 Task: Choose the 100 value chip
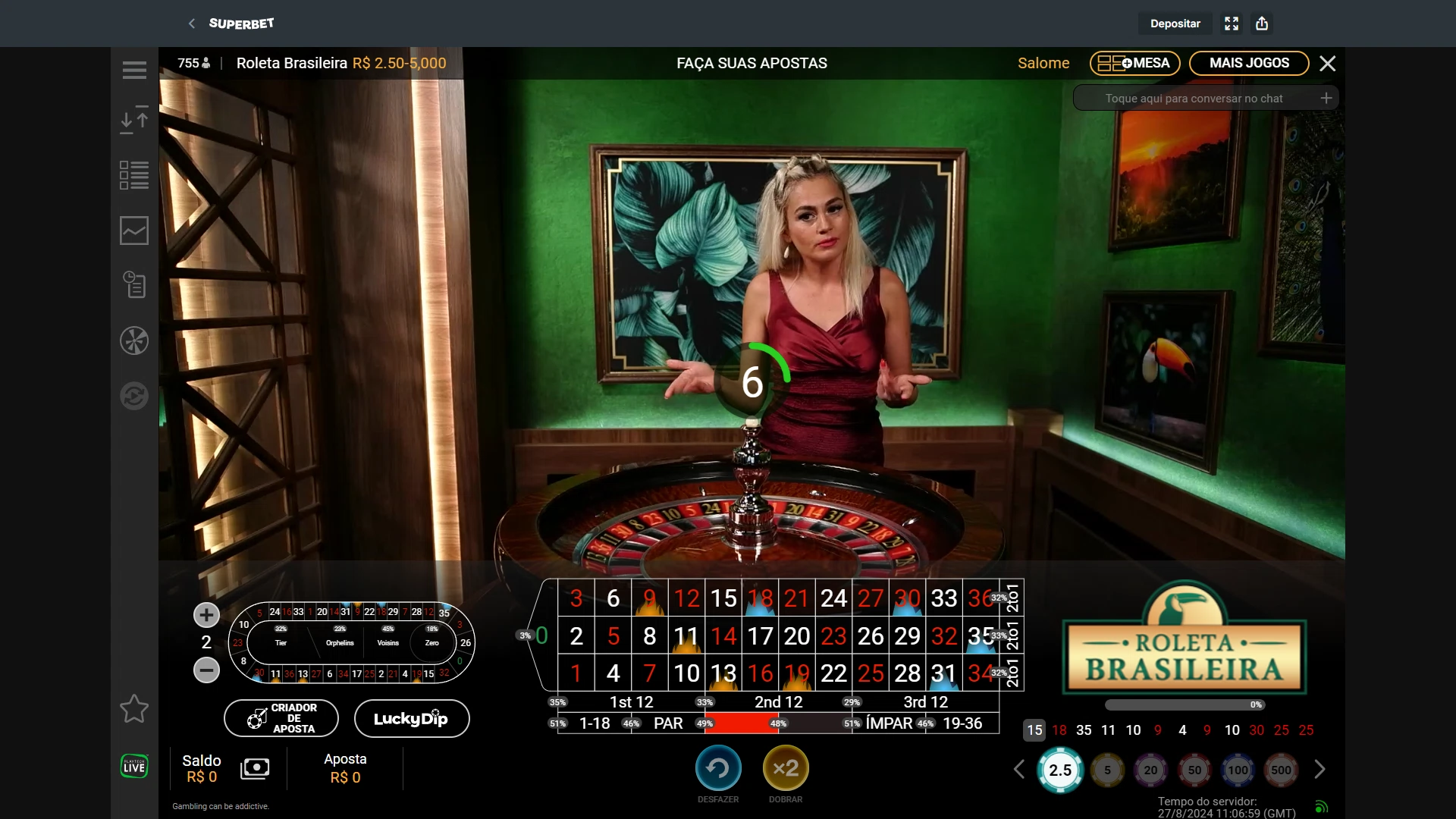(x=1238, y=770)
